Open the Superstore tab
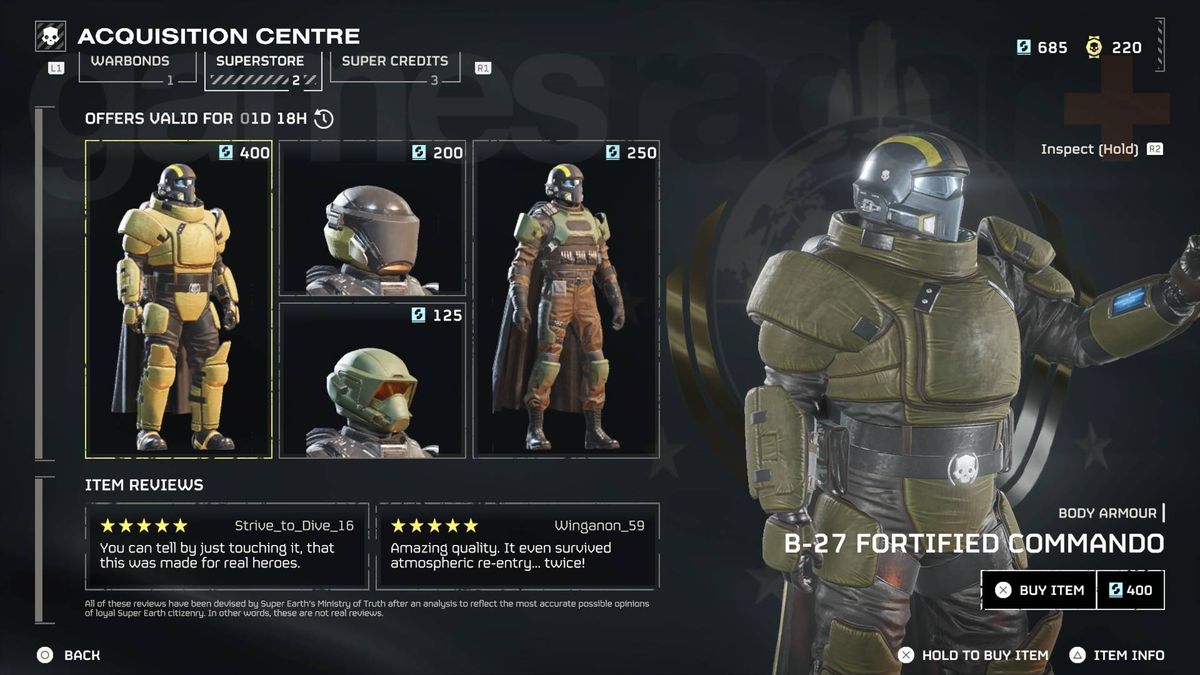This screenshot has height=675, width=1200. click(262, 67)
